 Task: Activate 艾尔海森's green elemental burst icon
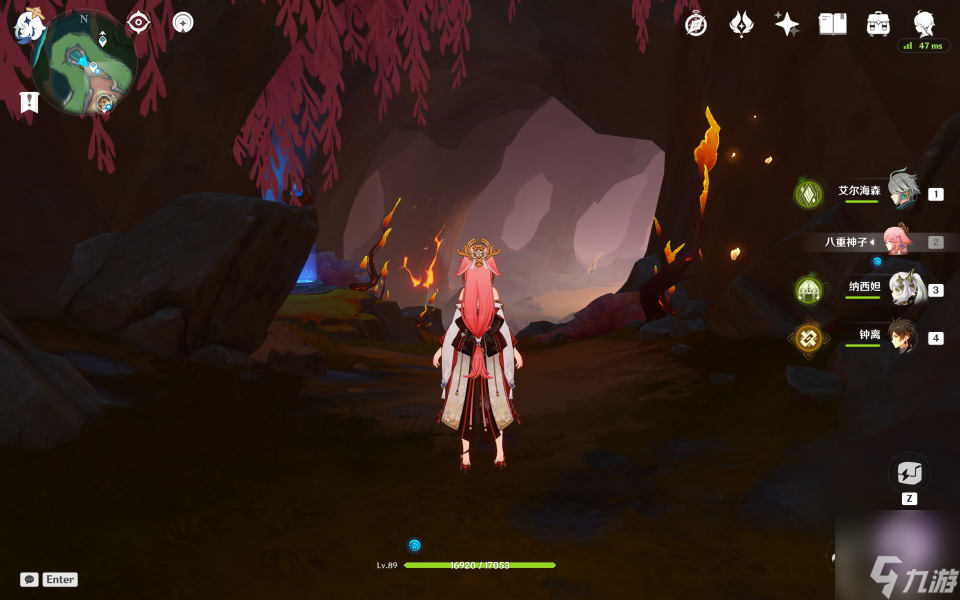click(808, 193)
